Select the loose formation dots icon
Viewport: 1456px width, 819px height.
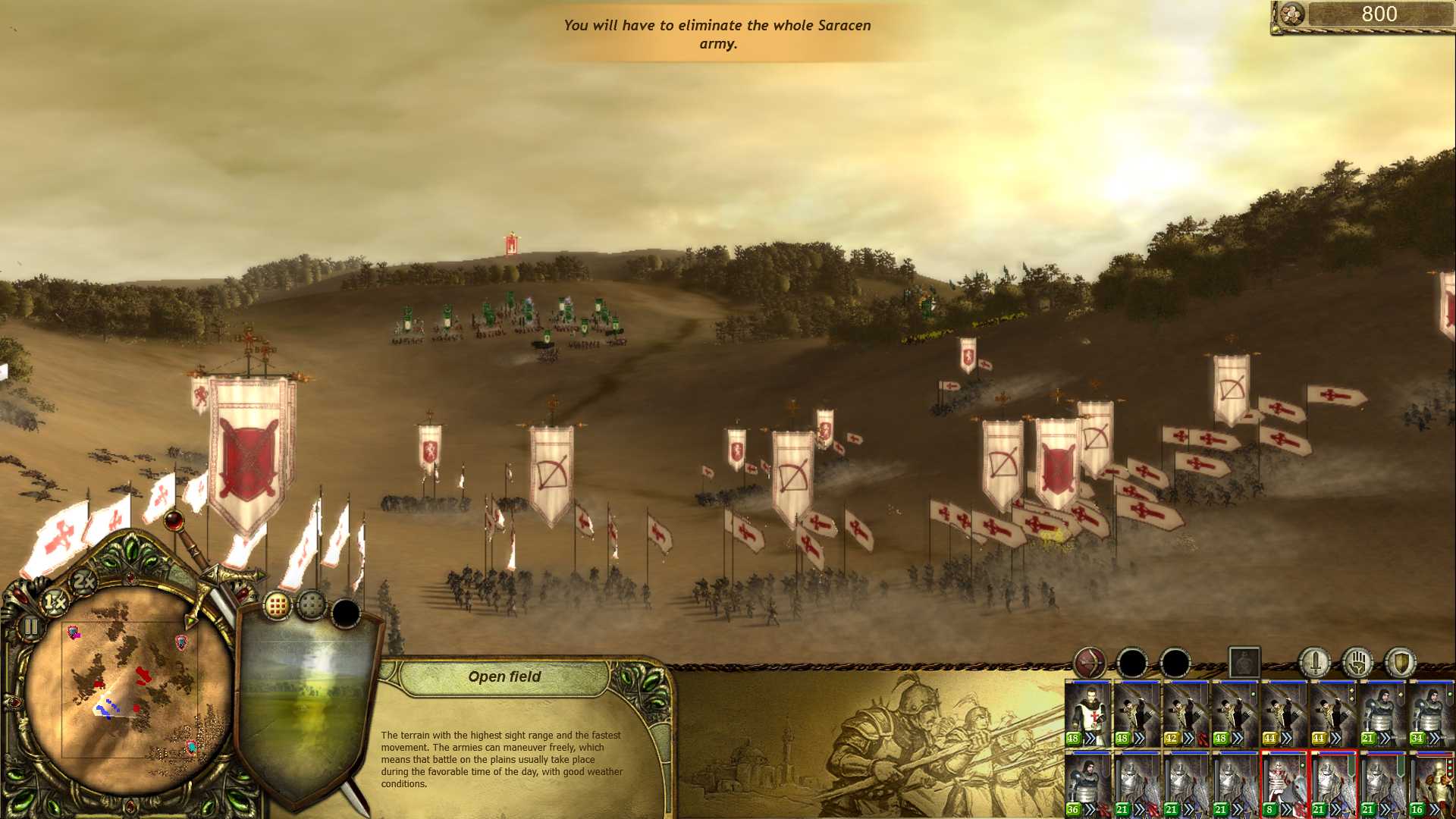pyautogui.click(x=311, y=605)
